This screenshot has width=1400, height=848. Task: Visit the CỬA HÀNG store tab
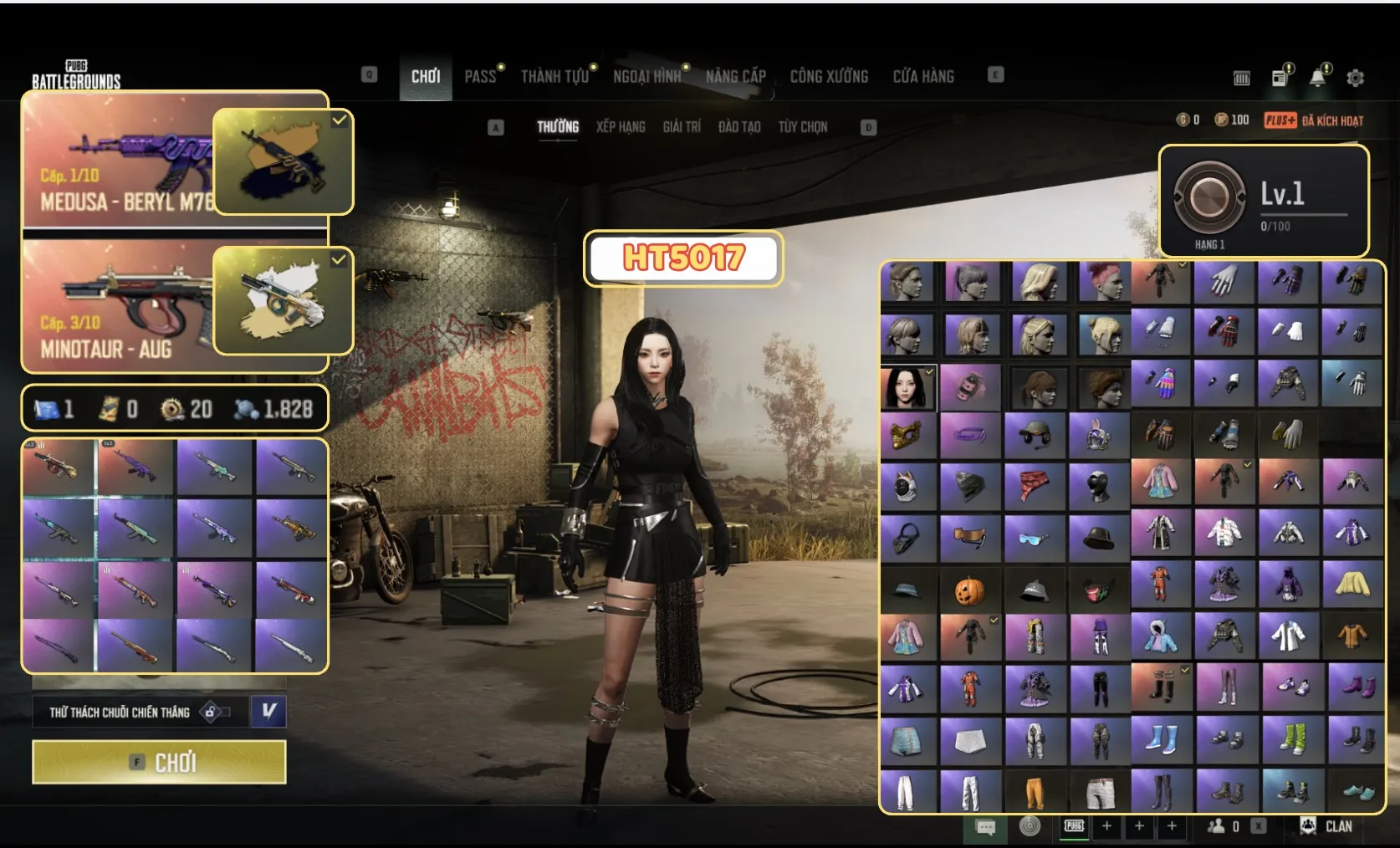tap(923, 77)
